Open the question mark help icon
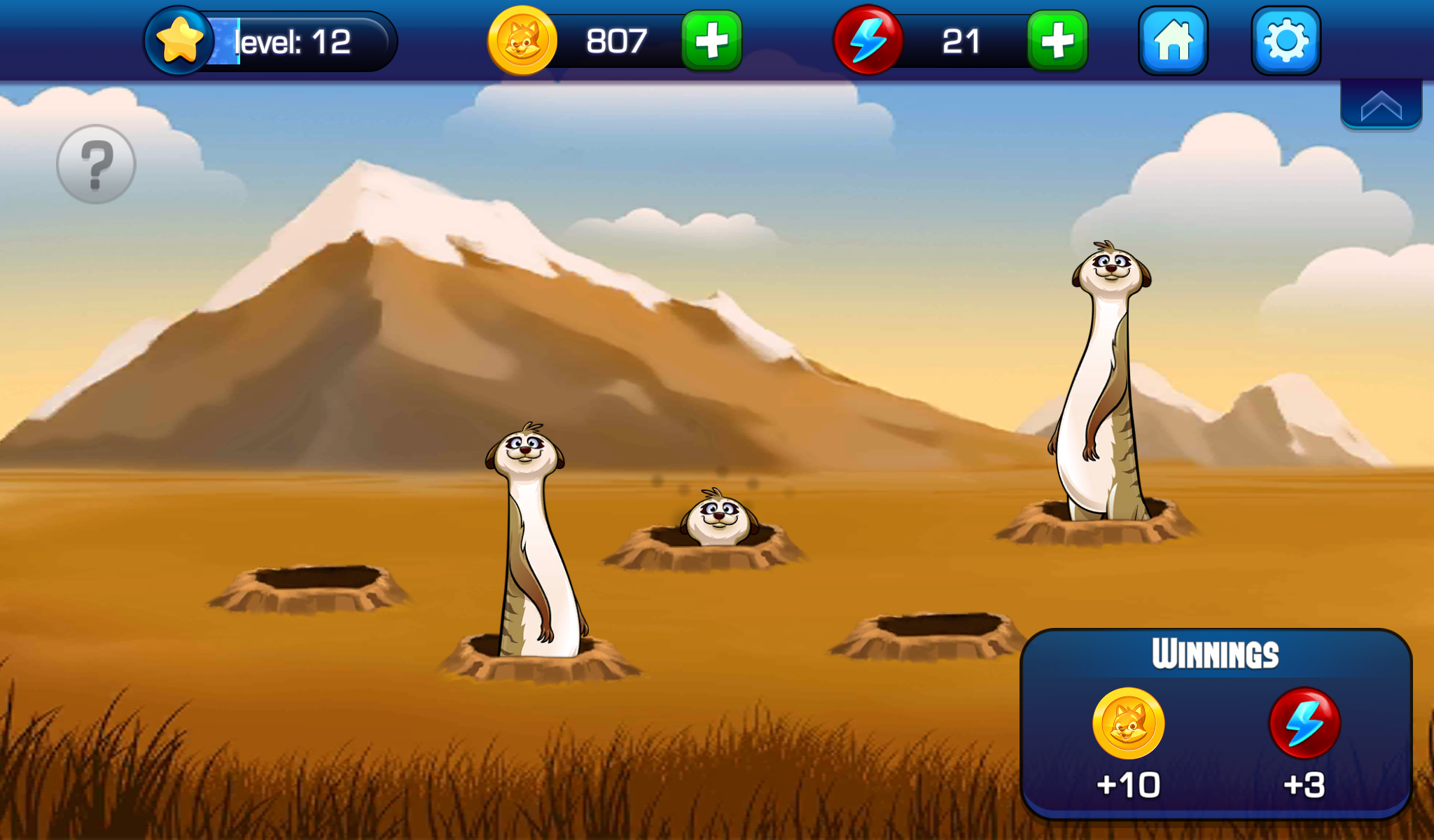This screenshot has width=1434, height=840. point(97,164)
